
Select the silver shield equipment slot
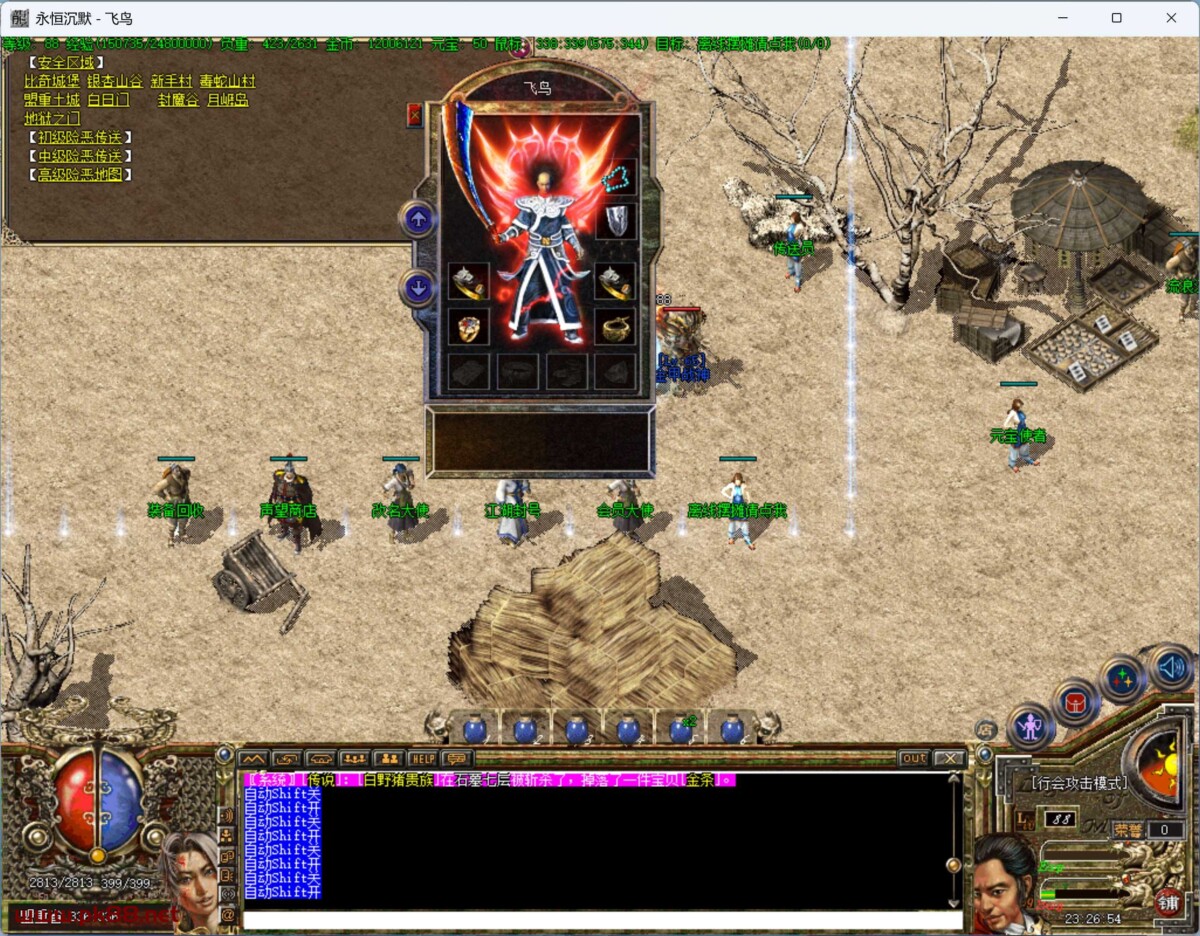coord(616,222)
